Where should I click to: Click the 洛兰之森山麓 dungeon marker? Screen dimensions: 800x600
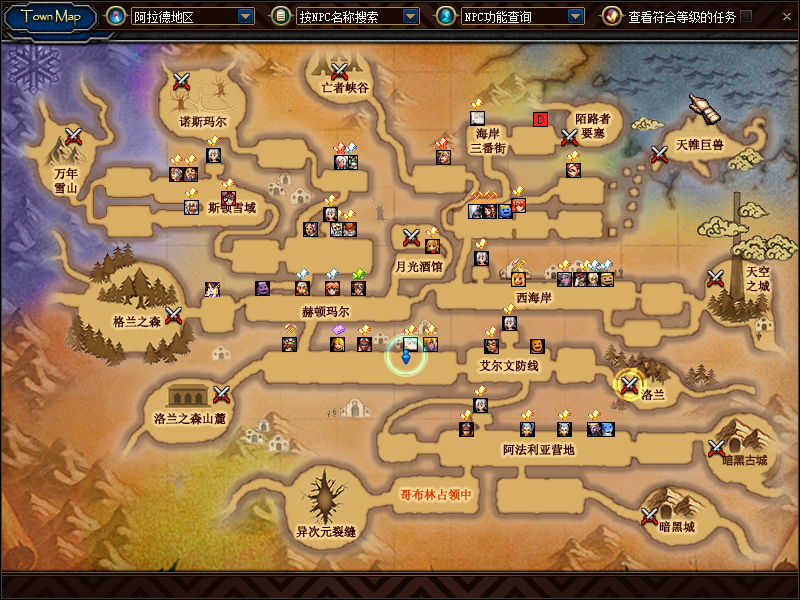tap(222, 394)
